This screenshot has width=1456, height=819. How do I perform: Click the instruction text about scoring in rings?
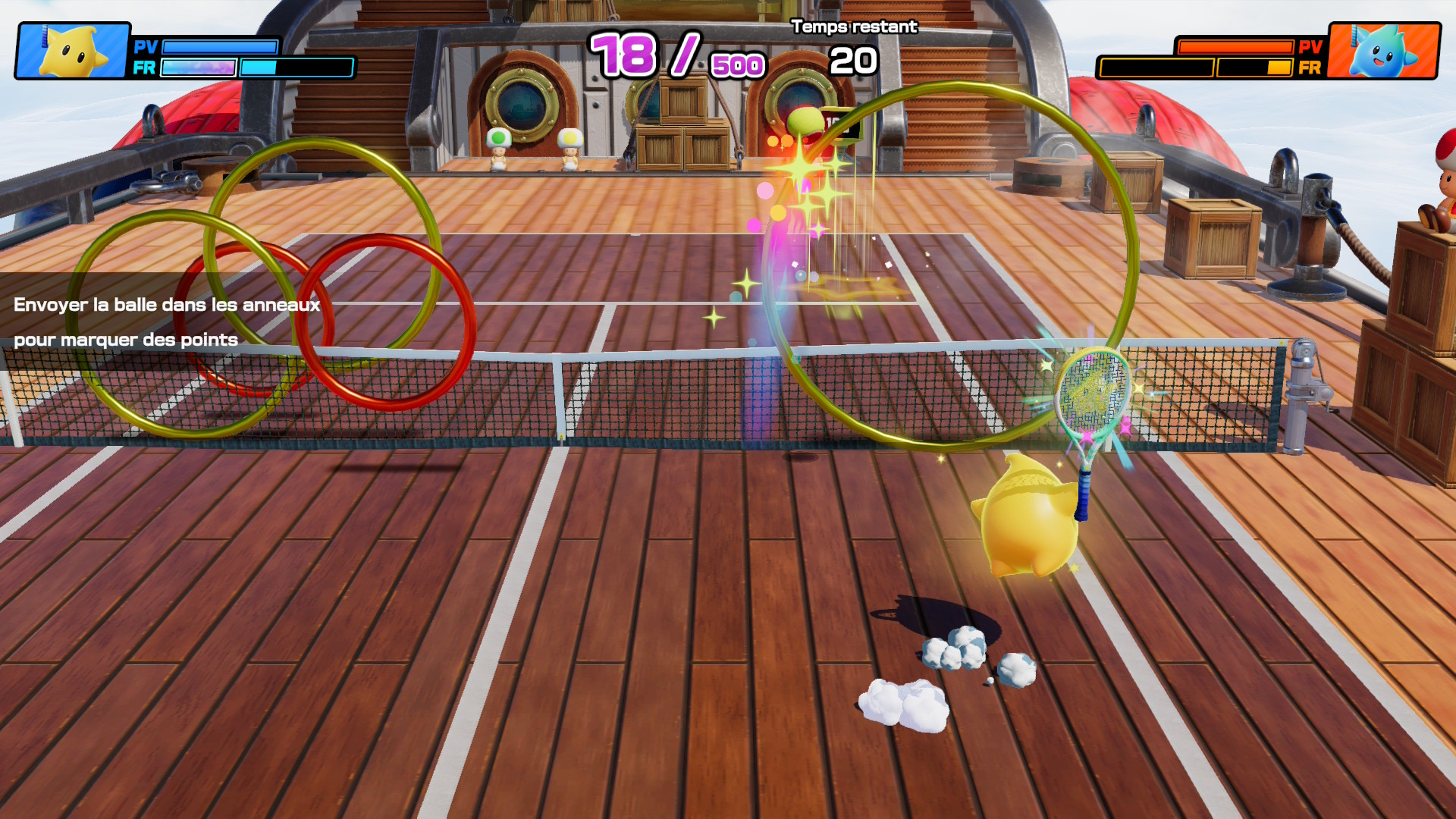[x=167, y=322]
